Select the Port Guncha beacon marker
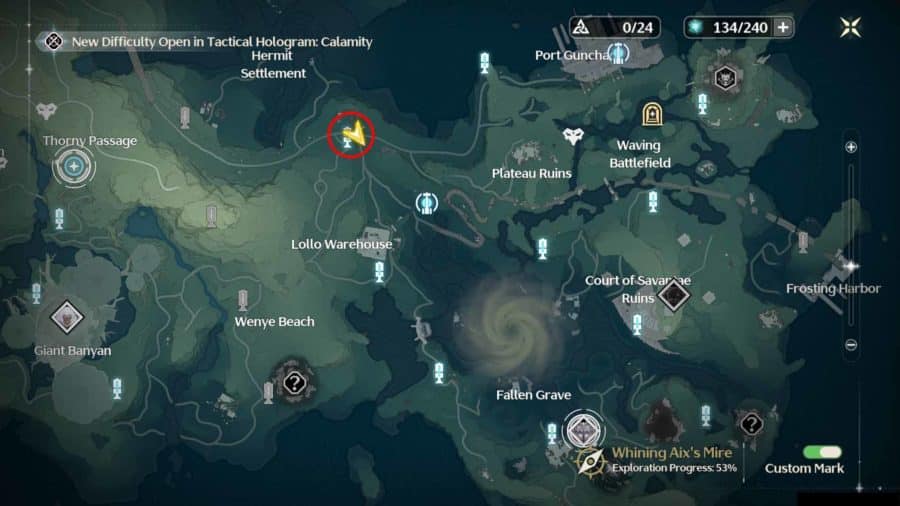This screenshot has height=506, width=900. (619, 51)
